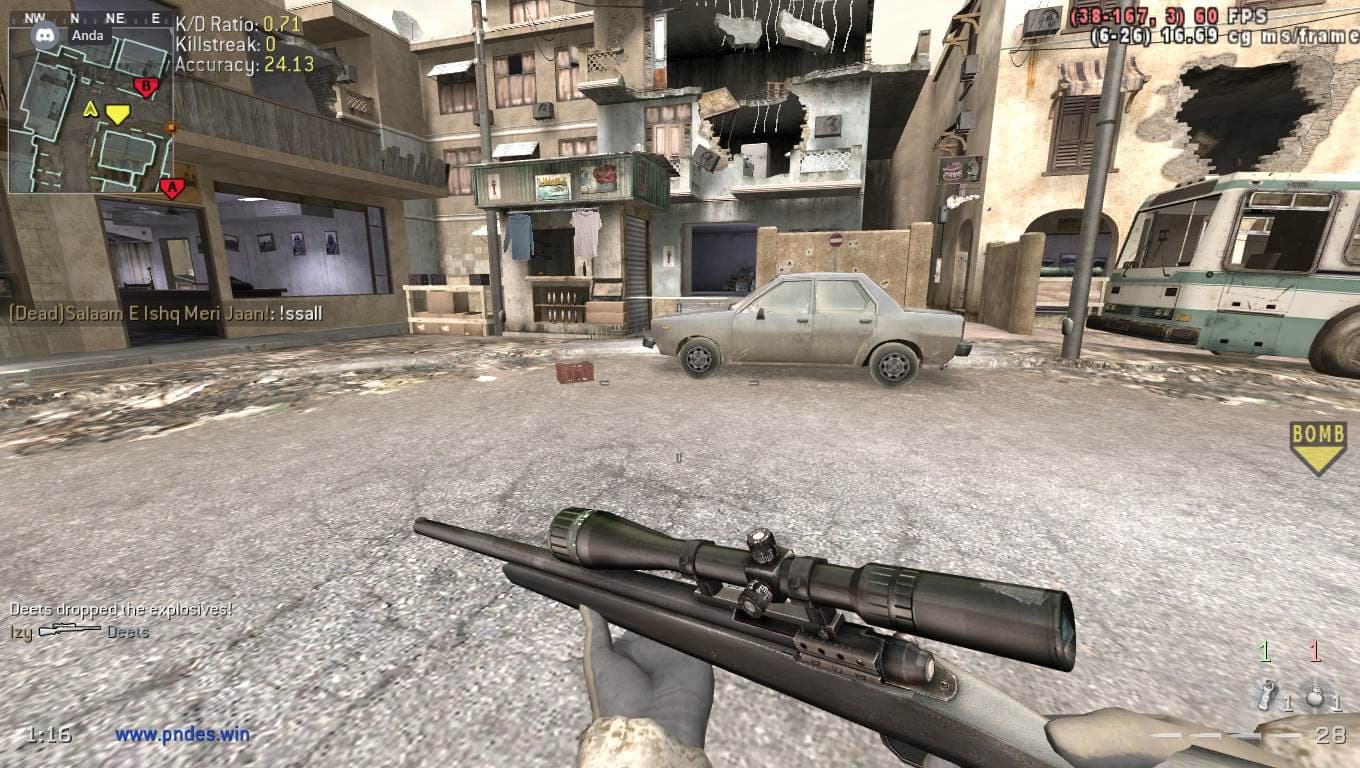This screenshot has height=768, width=1360.
Task: Select the flashbang grenade icon
Action: click(x=1268, y=694)
